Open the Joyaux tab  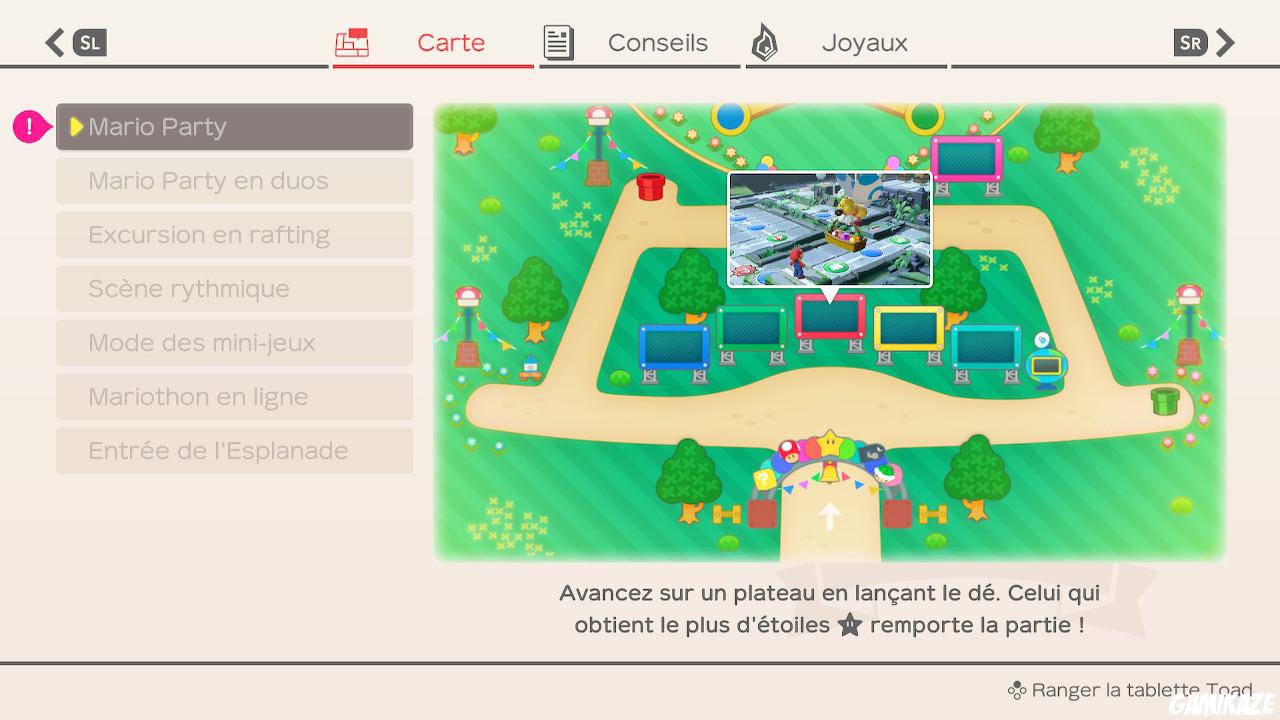(864, 42)
